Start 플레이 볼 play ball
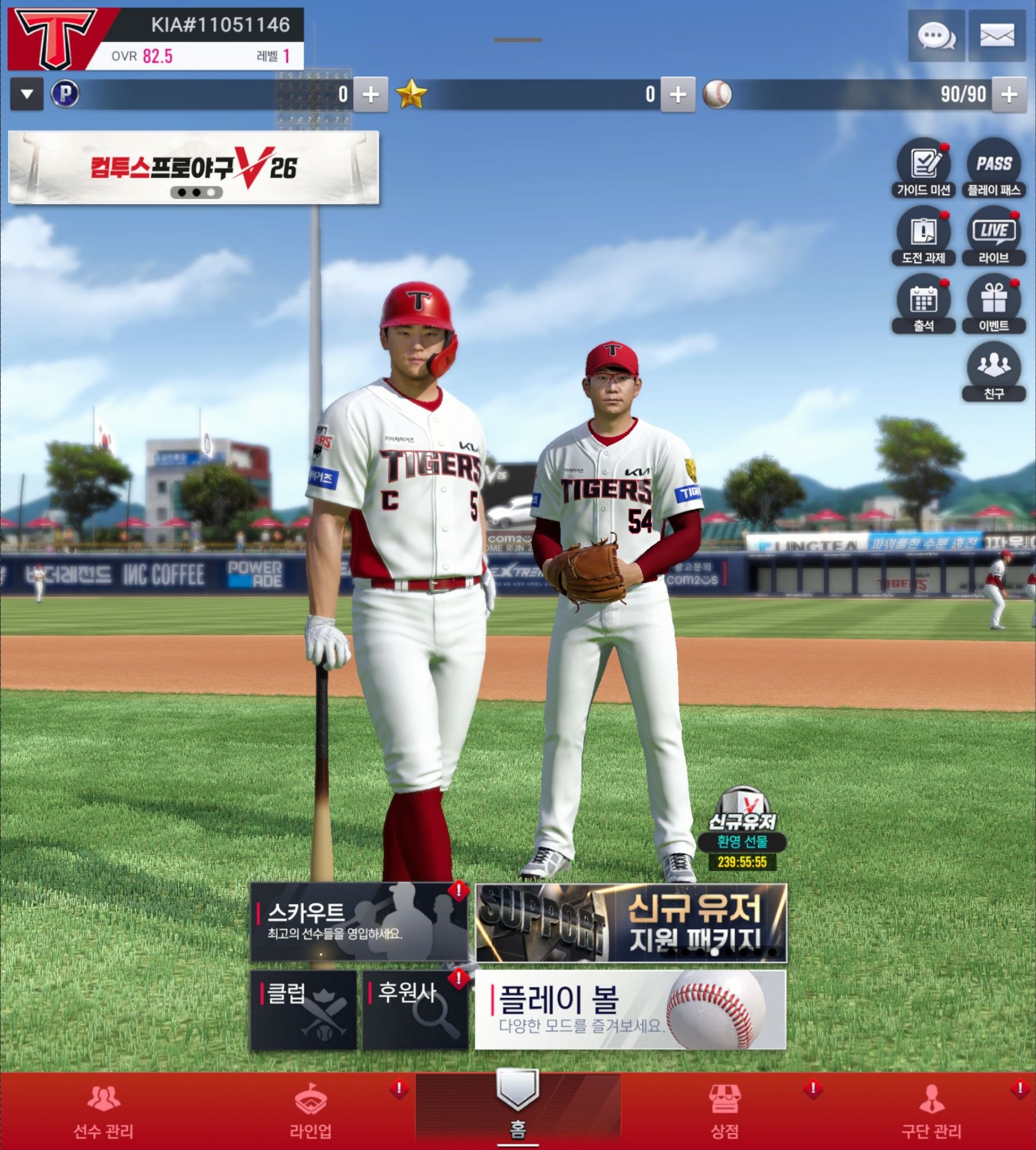1036x1150 pixels. pyautogui.click(x=630, y=1010)
